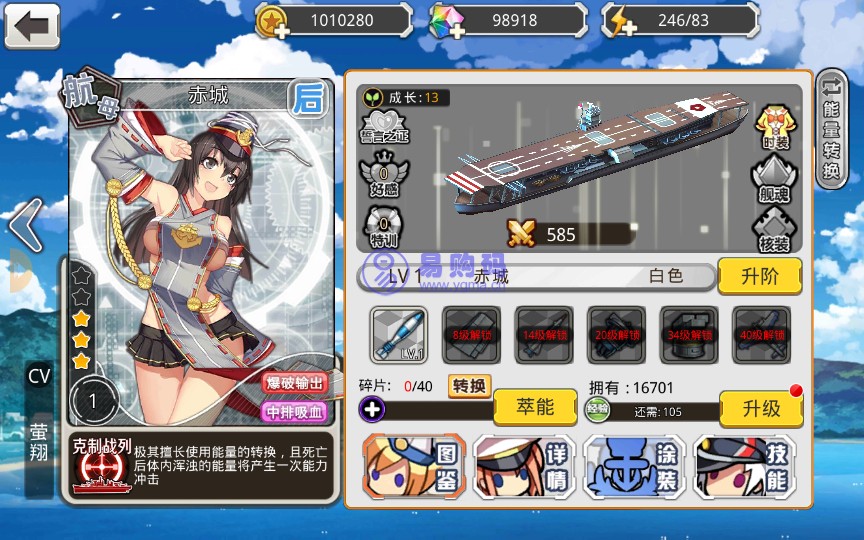Select the LV.1 torpedo equipment slot

399,334
